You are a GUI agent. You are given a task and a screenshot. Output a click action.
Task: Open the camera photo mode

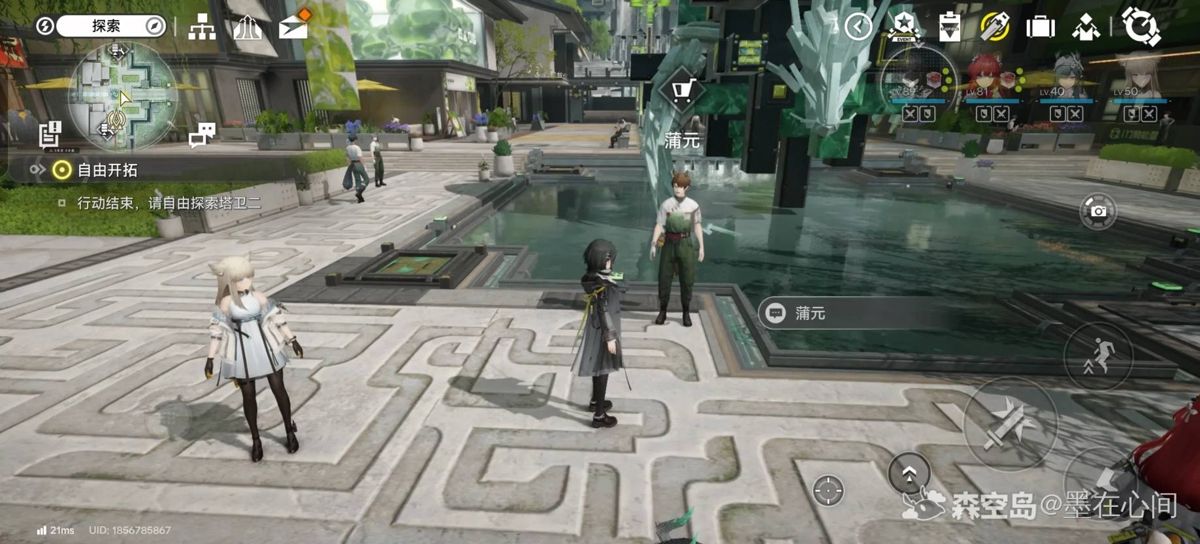1098,210
